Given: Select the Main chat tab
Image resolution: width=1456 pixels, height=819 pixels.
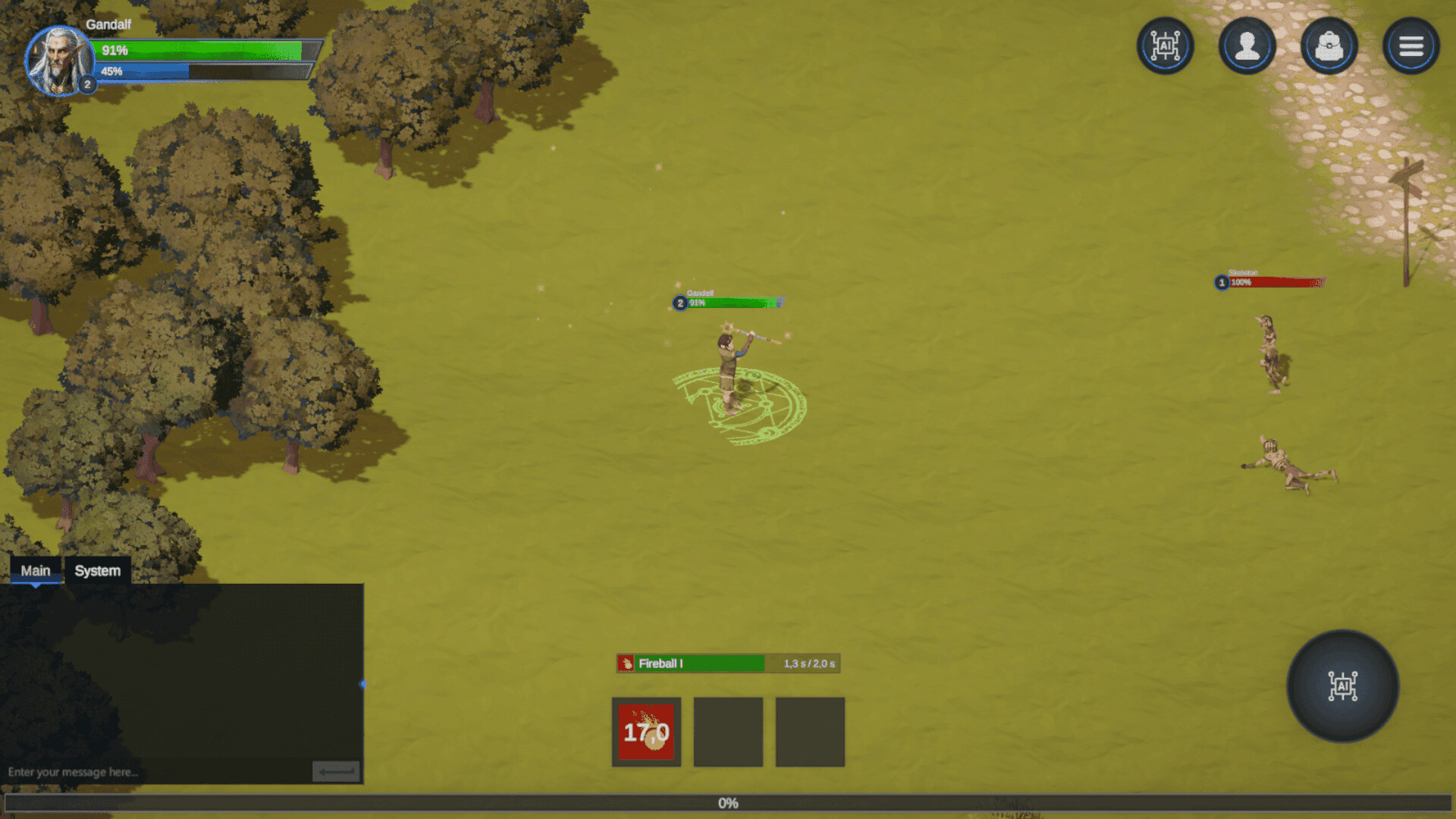Looking at the screenshot, I should [36, 570].
